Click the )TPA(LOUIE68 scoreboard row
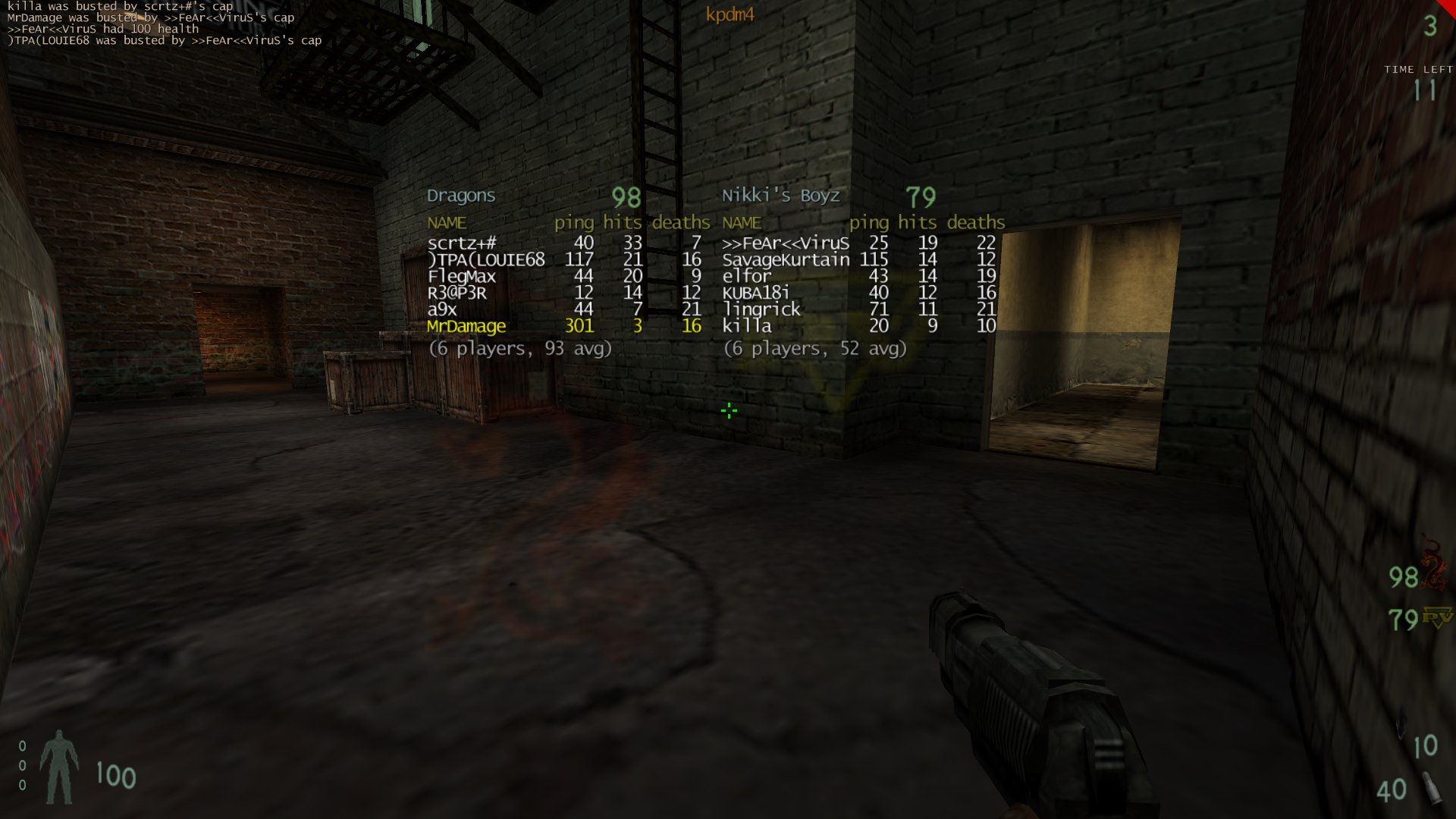 [x=486, y=260]
